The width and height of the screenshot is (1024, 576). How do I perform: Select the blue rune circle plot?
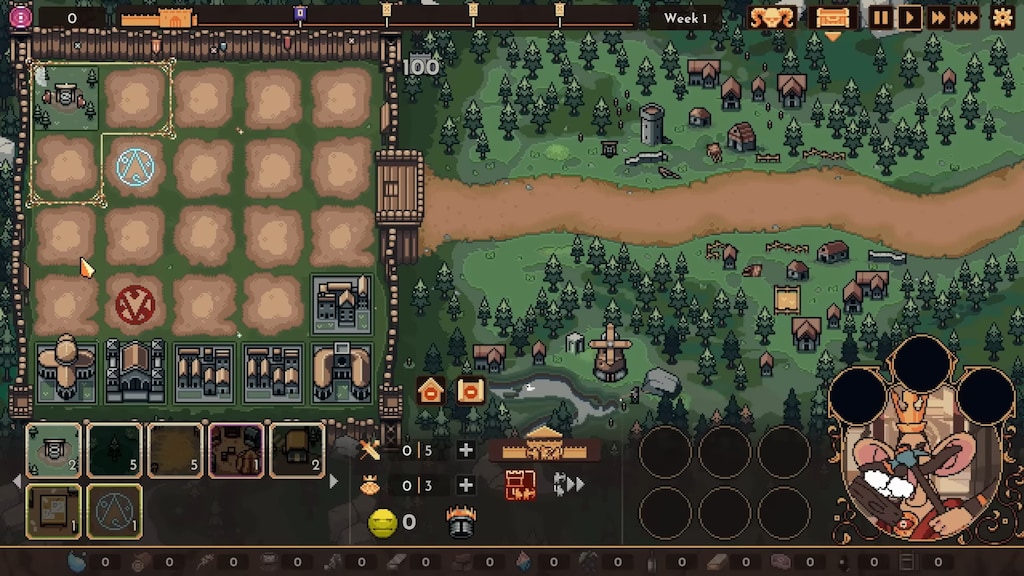tap(134, 165)
